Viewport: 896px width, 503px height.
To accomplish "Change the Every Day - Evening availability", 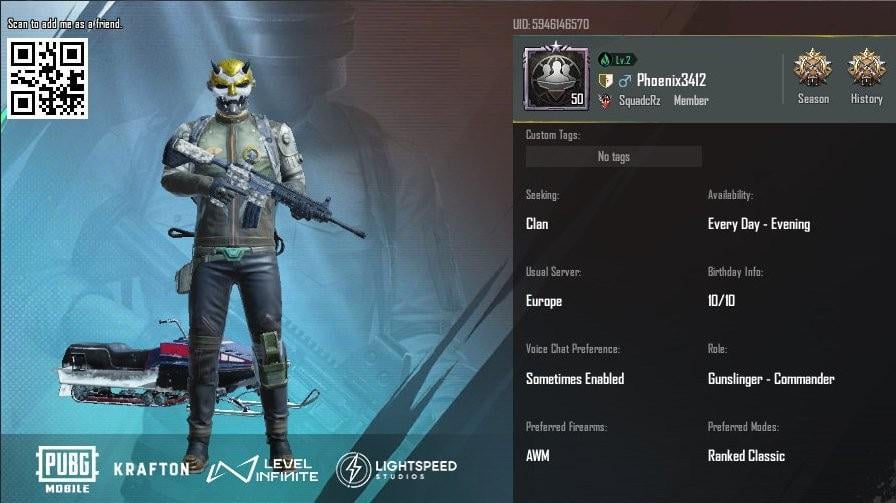I will (758, 224).
